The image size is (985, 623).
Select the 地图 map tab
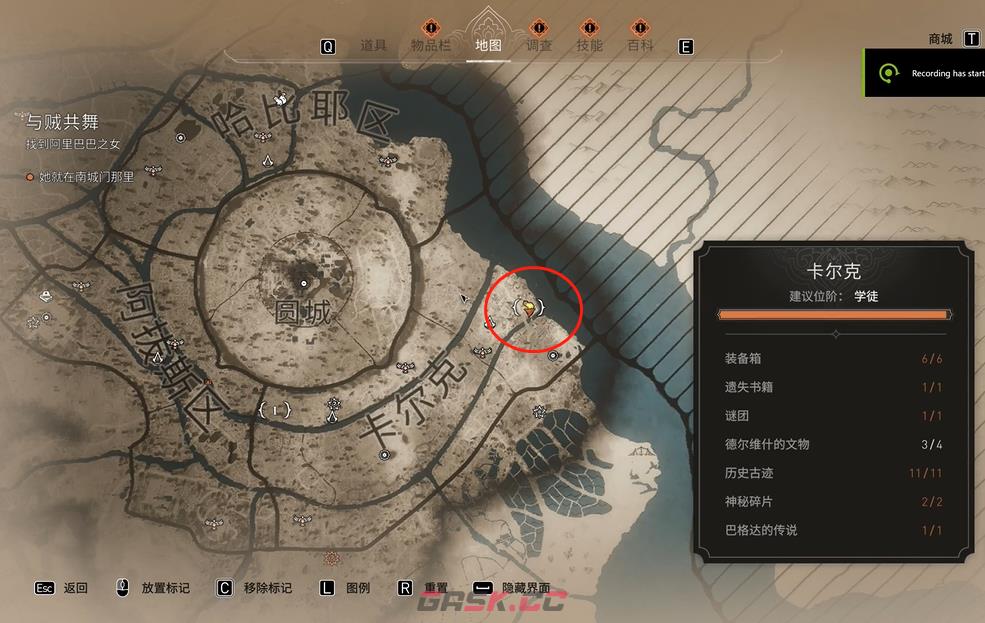click(489, 45)
